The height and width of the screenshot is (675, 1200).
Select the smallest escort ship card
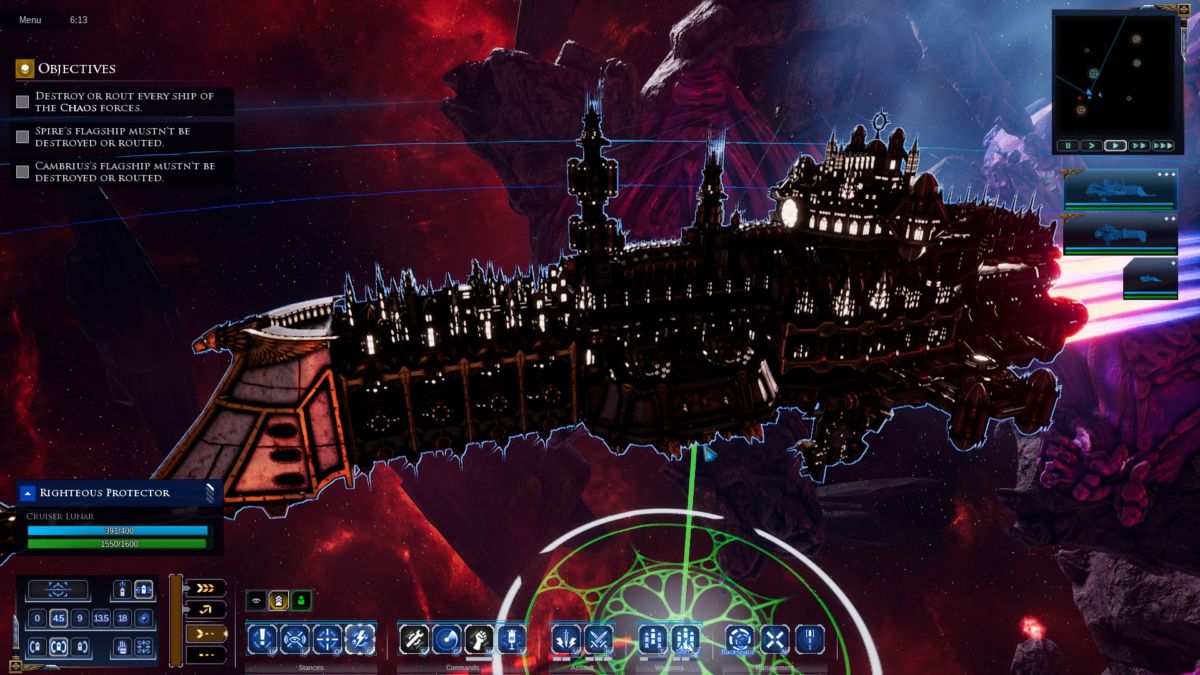click(1149, 278)
